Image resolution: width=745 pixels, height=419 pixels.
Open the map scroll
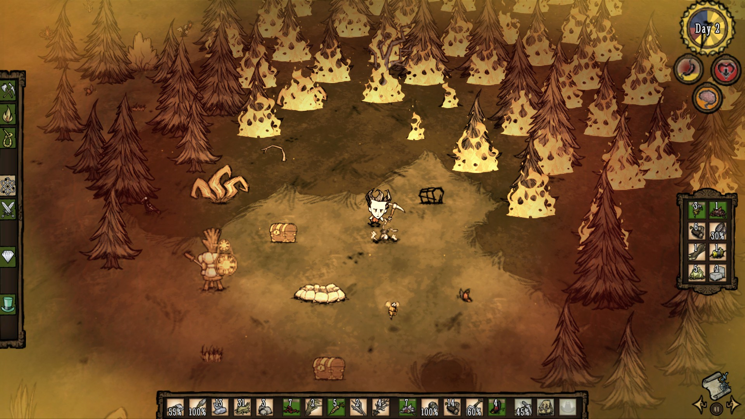(x=717, y=385)
